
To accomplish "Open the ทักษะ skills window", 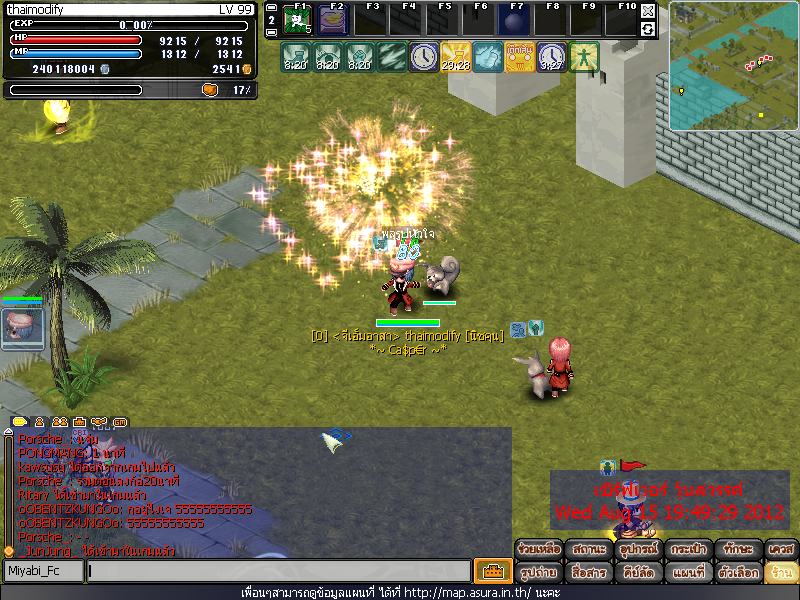I will click(x=734, y=549).
